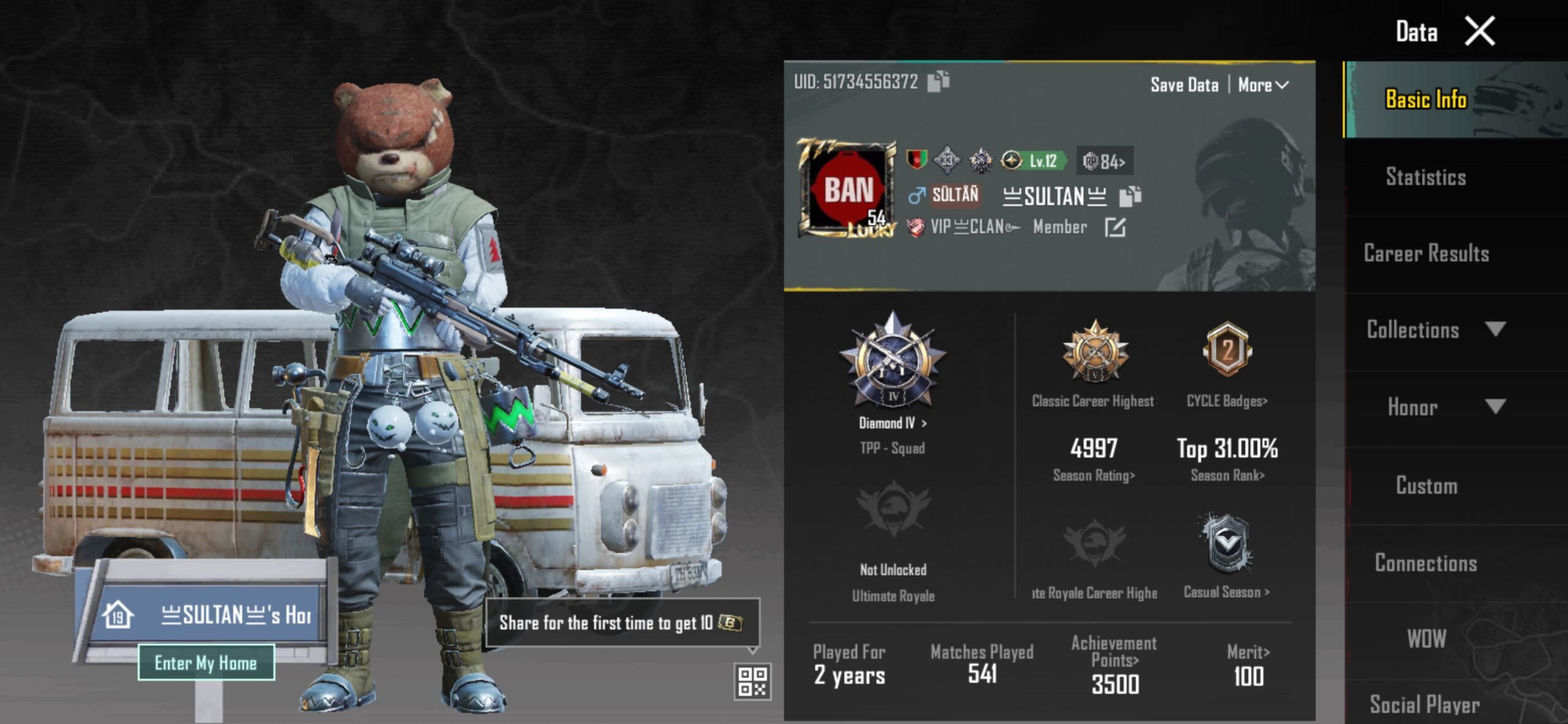1568x724 pixels.
Task: Open the More dropdown
Action: click(1263, 85)
